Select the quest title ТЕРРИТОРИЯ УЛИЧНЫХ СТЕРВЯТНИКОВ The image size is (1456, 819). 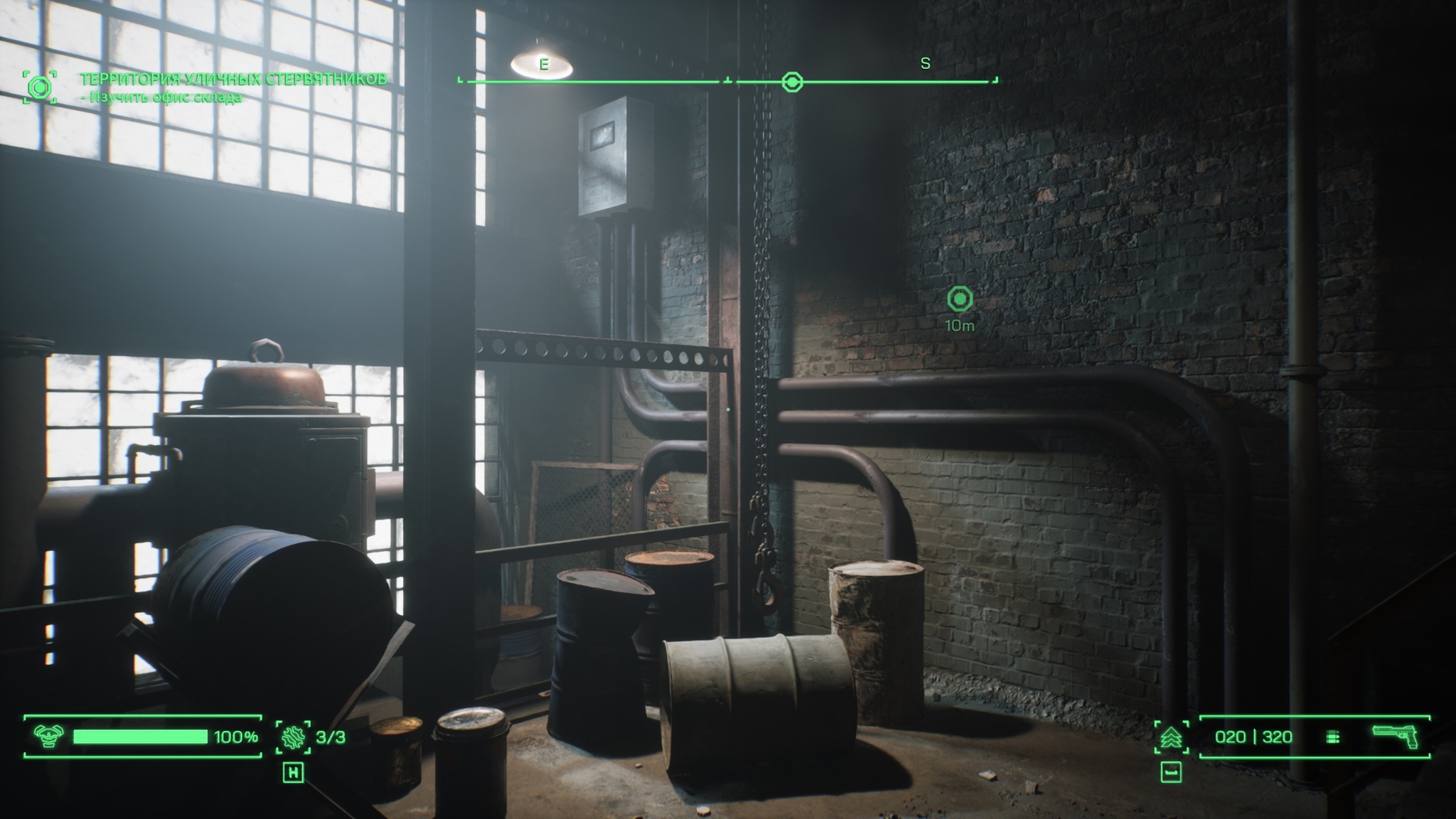[233, 79]
